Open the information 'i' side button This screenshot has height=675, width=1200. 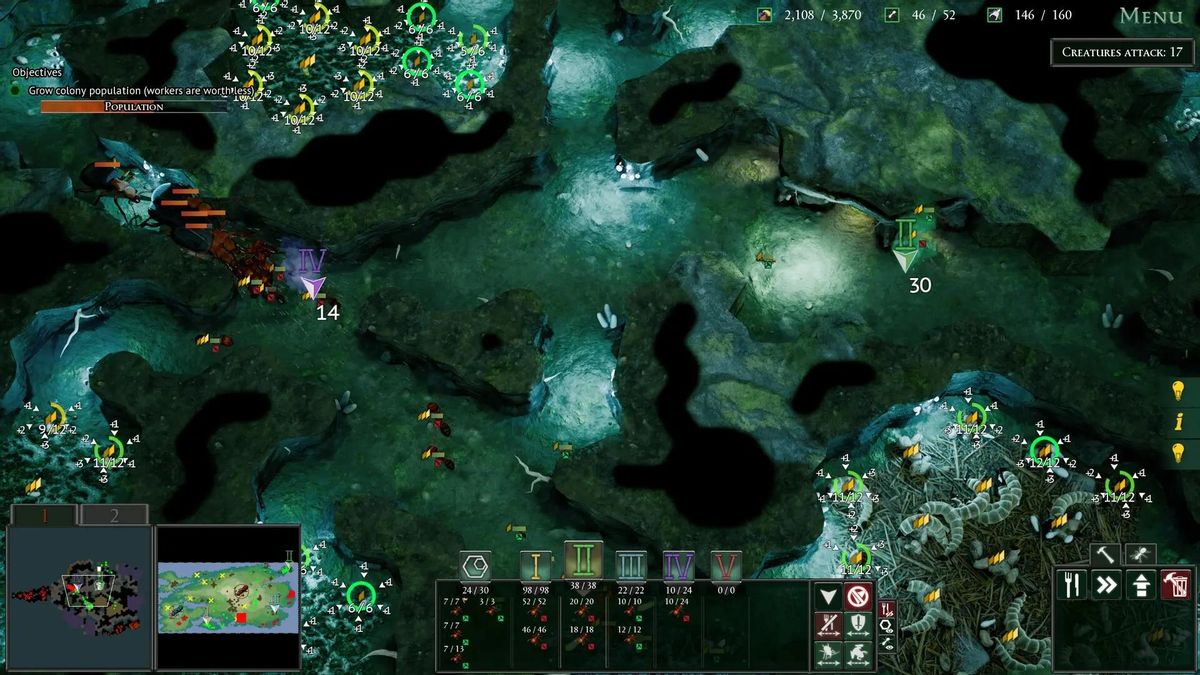[x=1178, y=421]
